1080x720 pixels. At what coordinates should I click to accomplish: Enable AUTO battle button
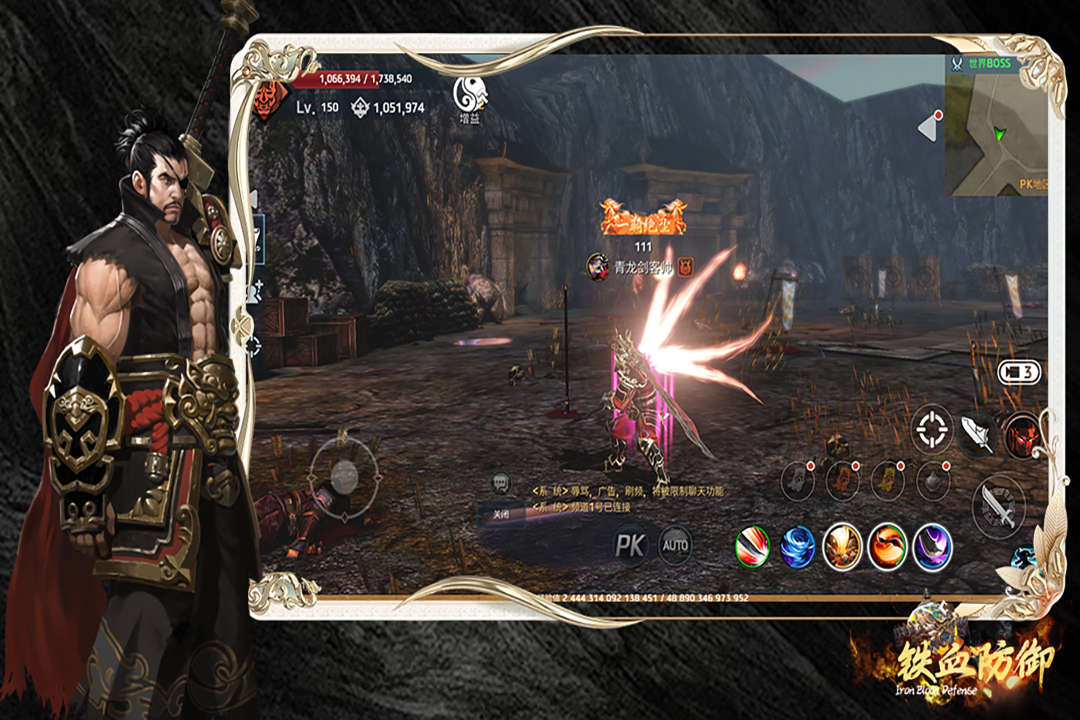coord(676,545)
